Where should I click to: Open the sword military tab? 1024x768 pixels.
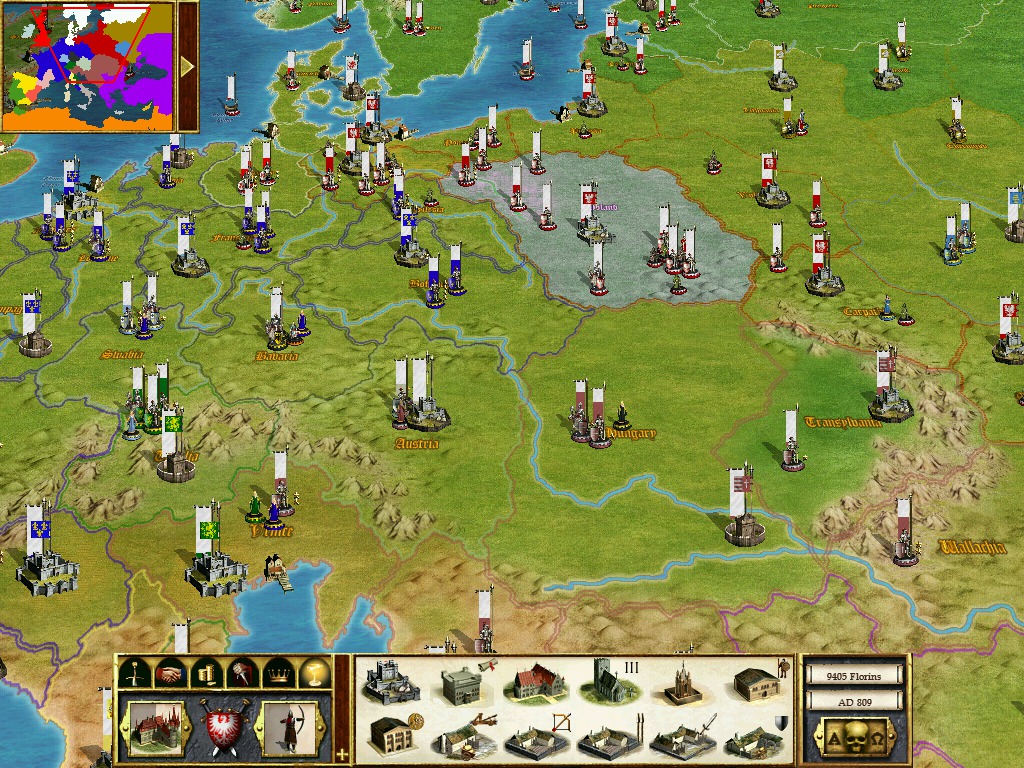133,673
